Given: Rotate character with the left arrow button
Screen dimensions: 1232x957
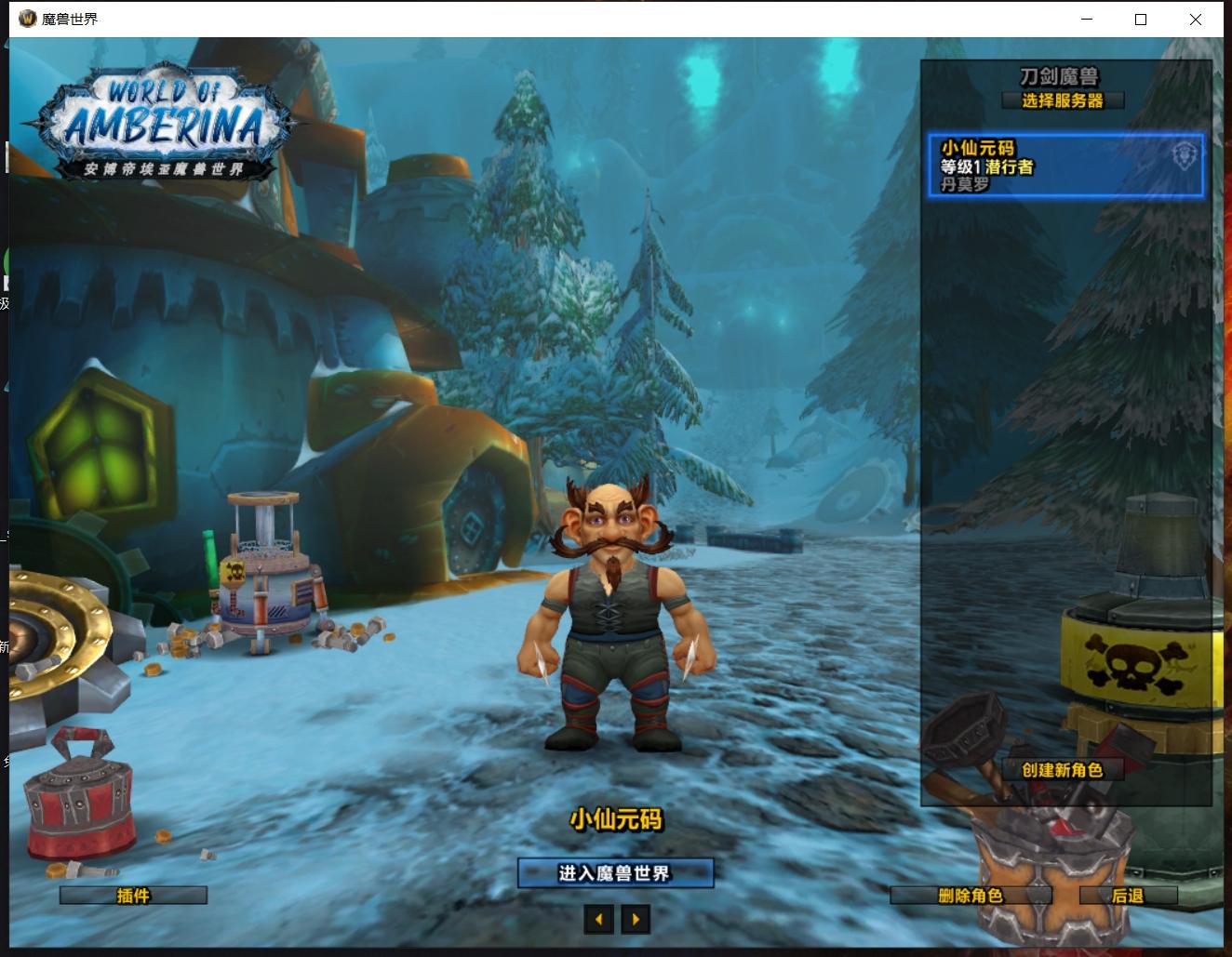Looking at the screenshot, I should pyautogui.click(x=599, y=920).
